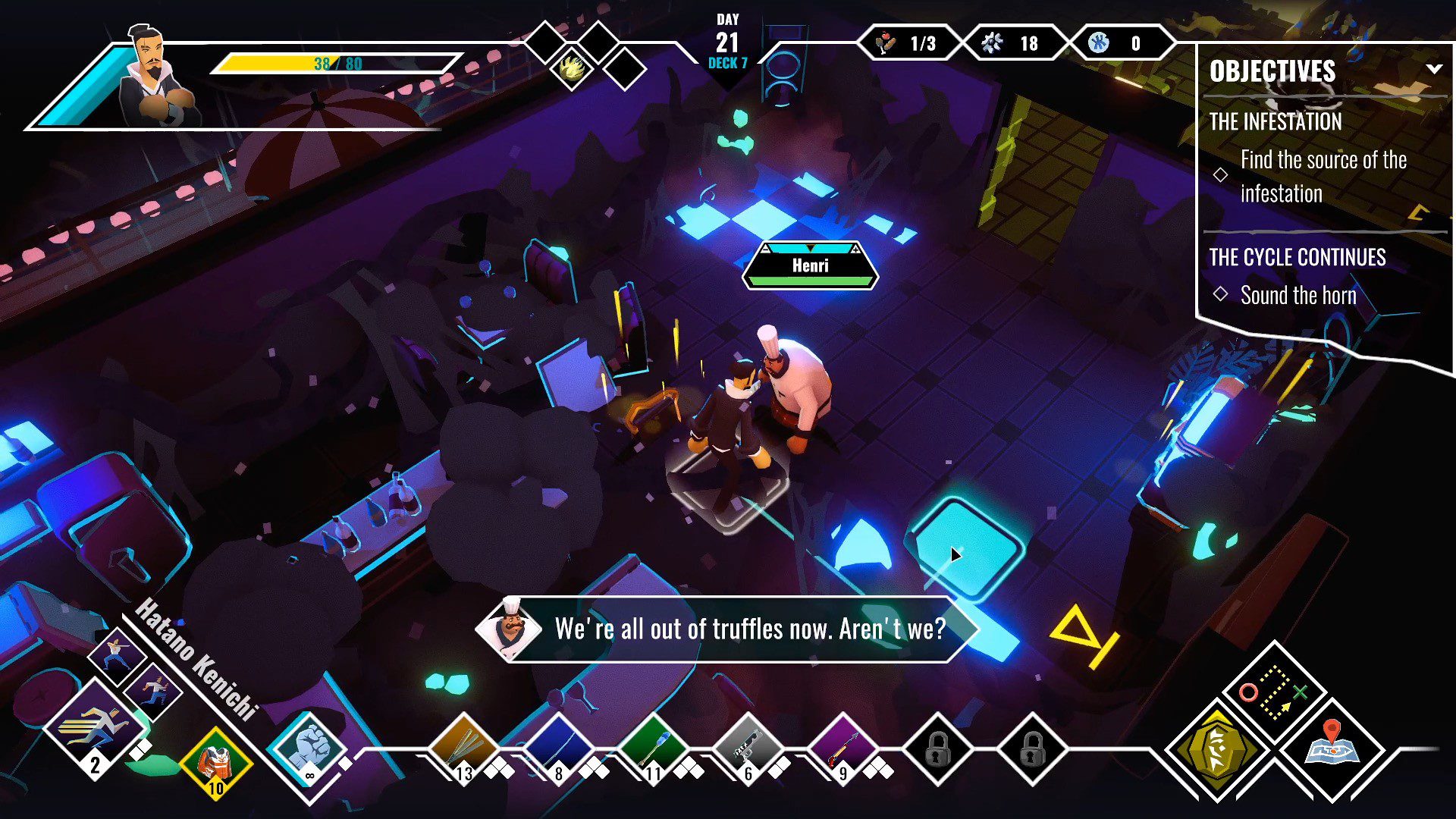This screenshot has height=819, width=1456.
Task: Open the tactics planning icon
Action: click(x=1274, y=692)
